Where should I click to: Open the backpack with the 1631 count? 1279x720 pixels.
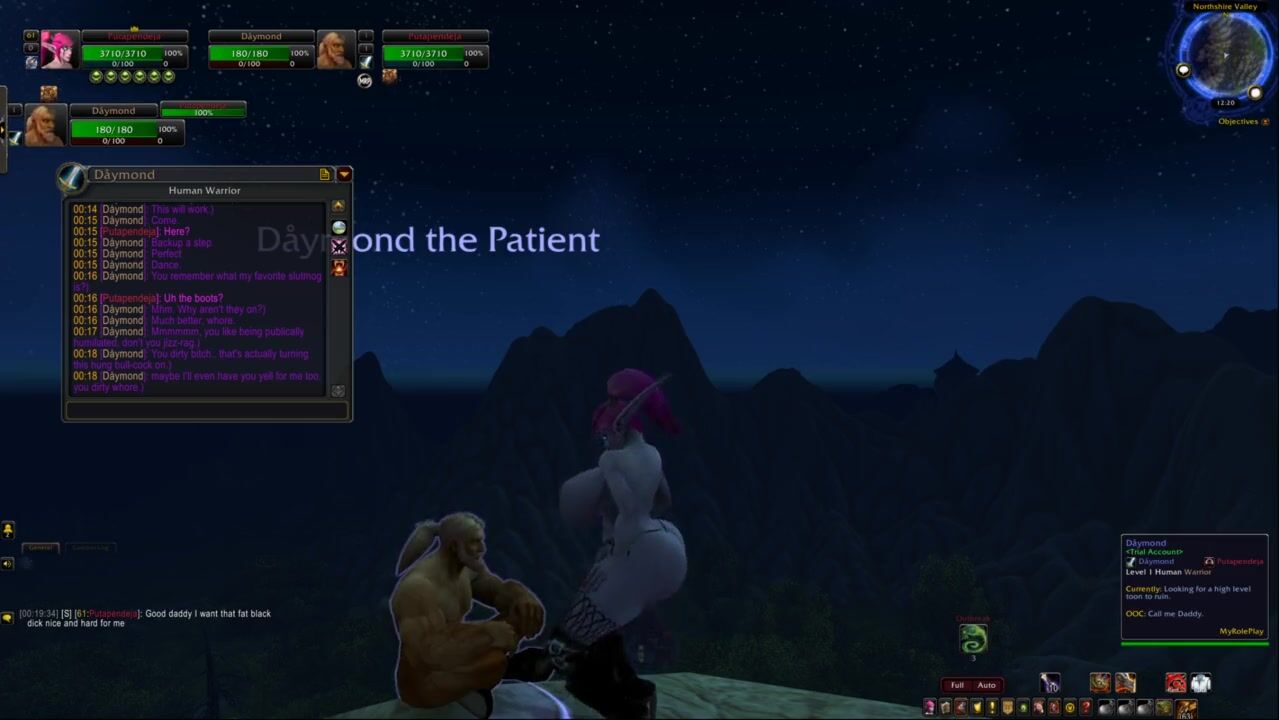(x=1186, y=708)
